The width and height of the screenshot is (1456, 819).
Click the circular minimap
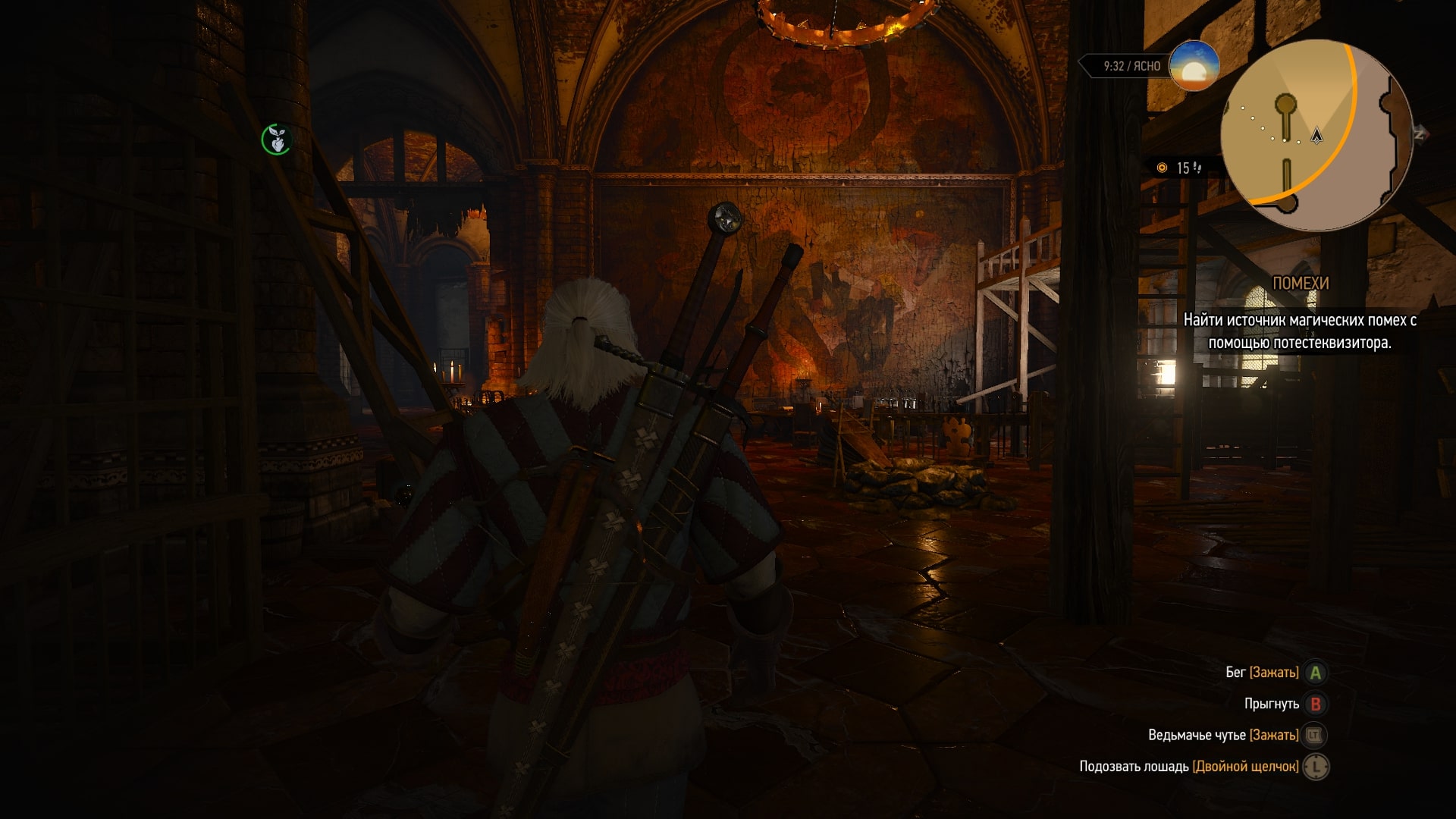pos(1316,135)
